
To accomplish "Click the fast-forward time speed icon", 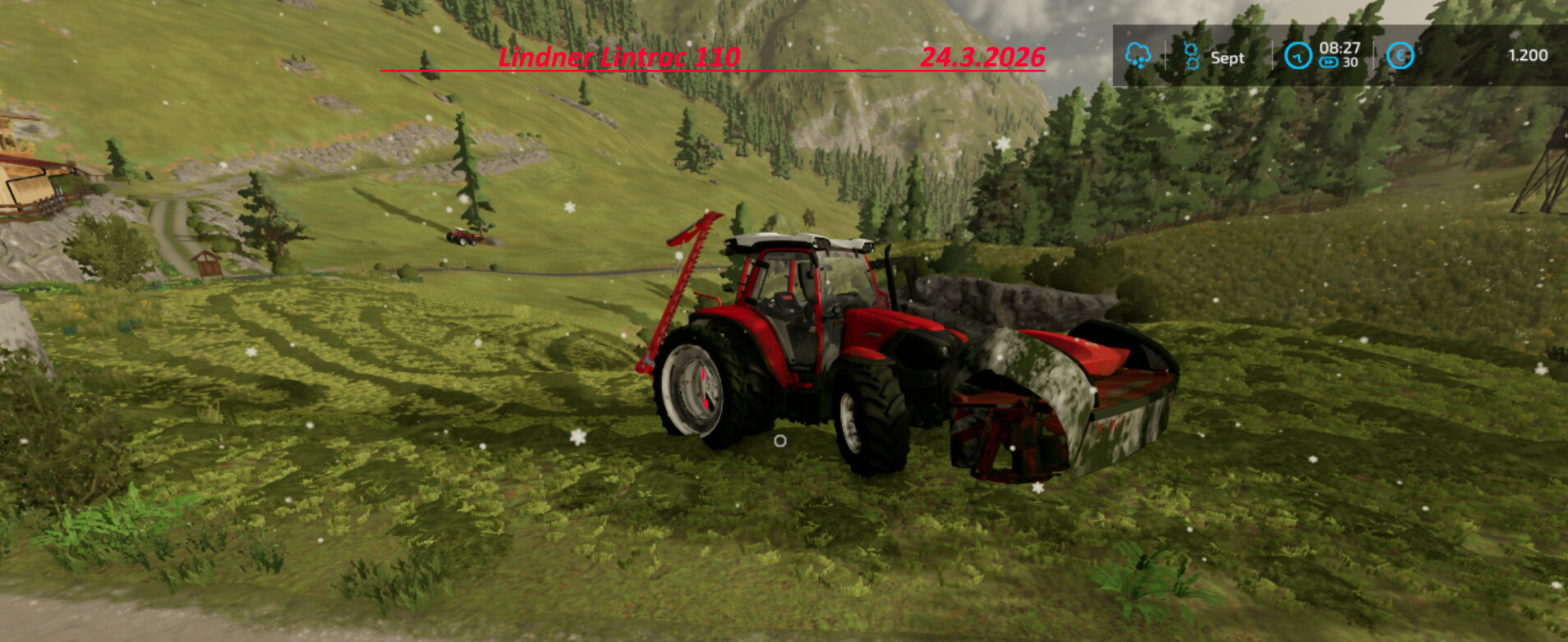I will click(1329, 61).
